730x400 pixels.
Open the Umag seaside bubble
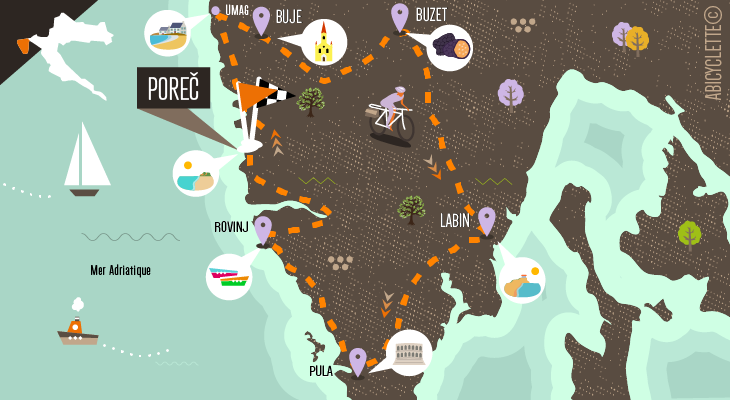point(167,33)
